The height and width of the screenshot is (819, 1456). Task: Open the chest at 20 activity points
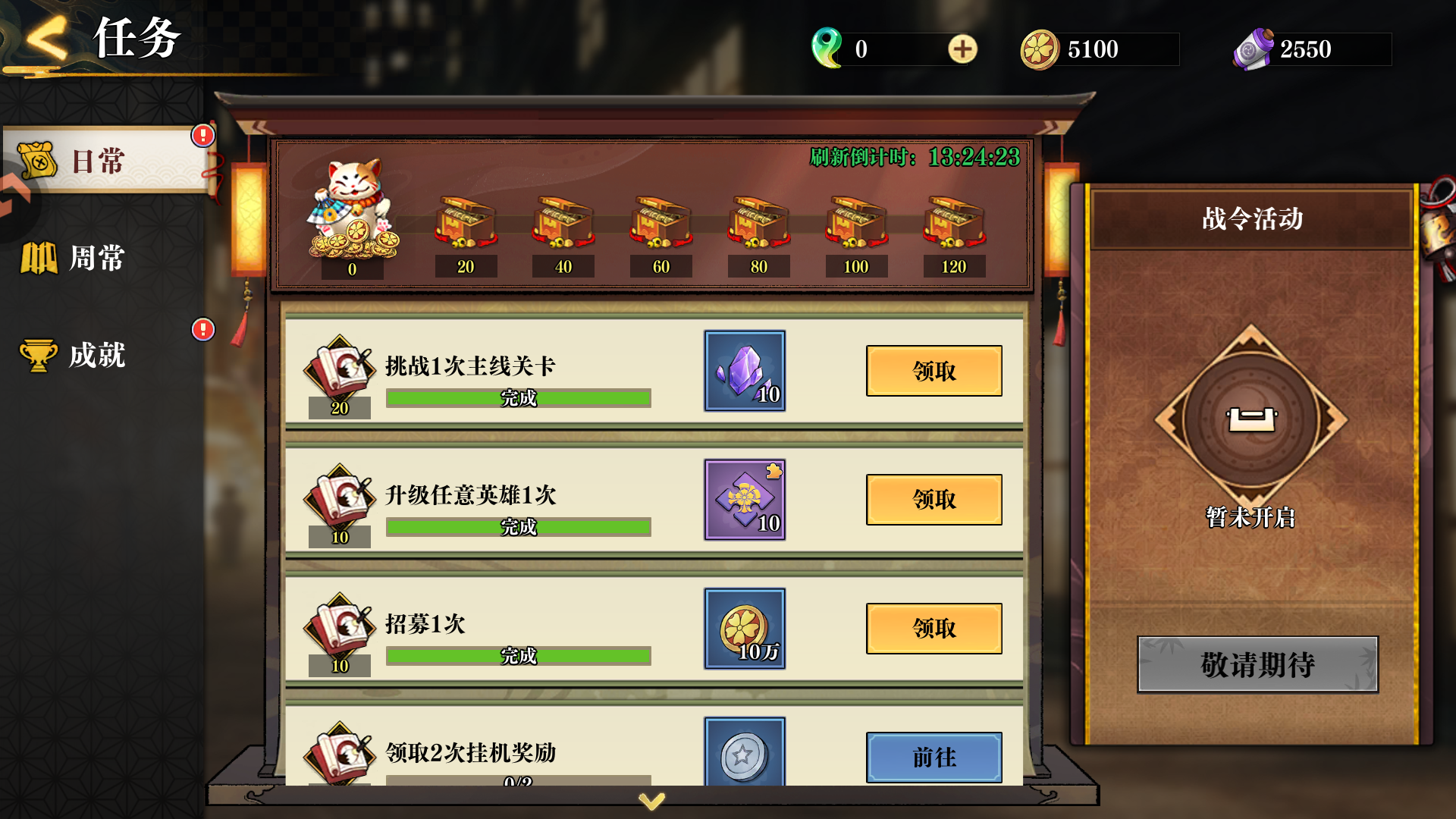pos(466,224)
